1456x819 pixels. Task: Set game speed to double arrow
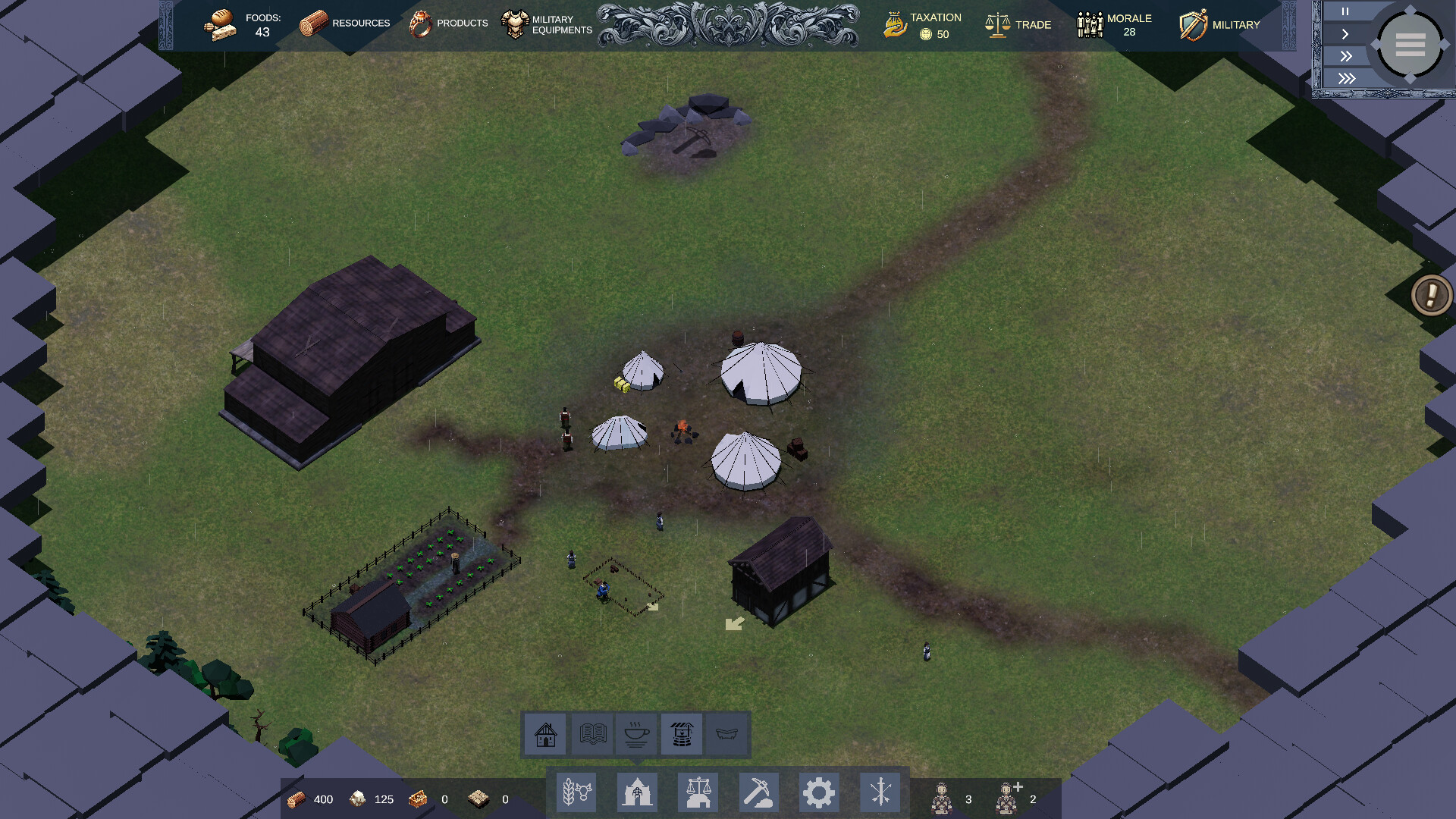coord(1345,56)
